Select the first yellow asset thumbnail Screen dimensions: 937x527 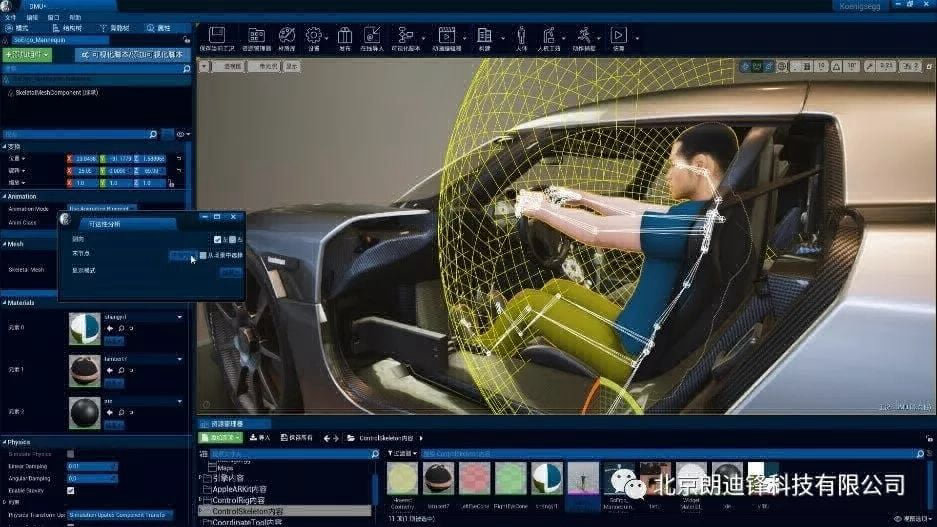pyautogui.click(x=402, y=479)
